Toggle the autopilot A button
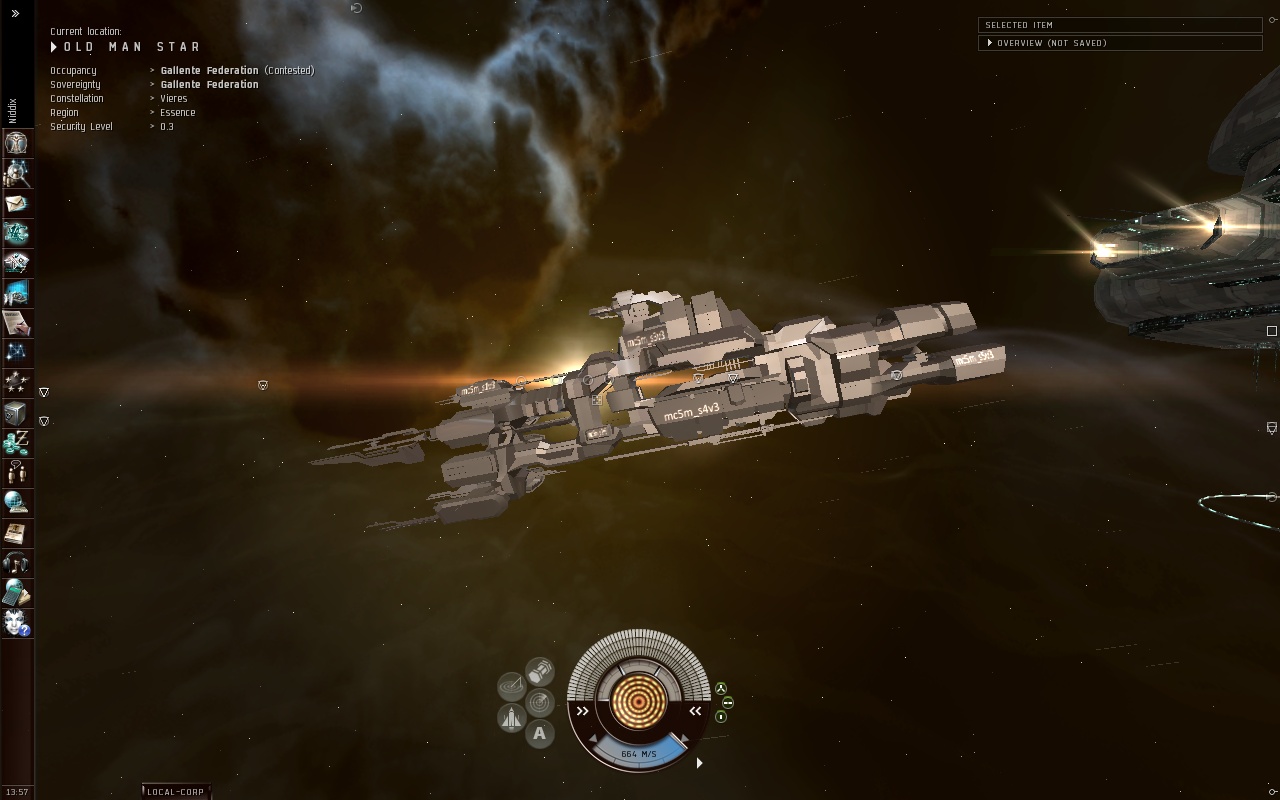Image resolution: width=1280 pixels, height=800 pixels. coord(540,734)
